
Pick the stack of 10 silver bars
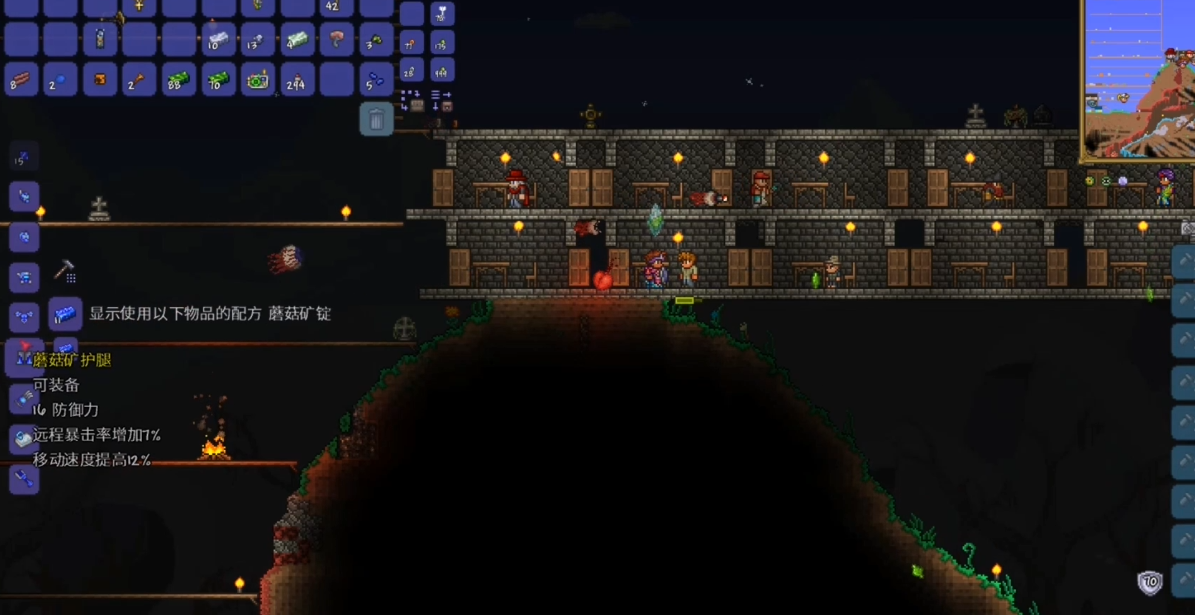(x=218, y=40)
